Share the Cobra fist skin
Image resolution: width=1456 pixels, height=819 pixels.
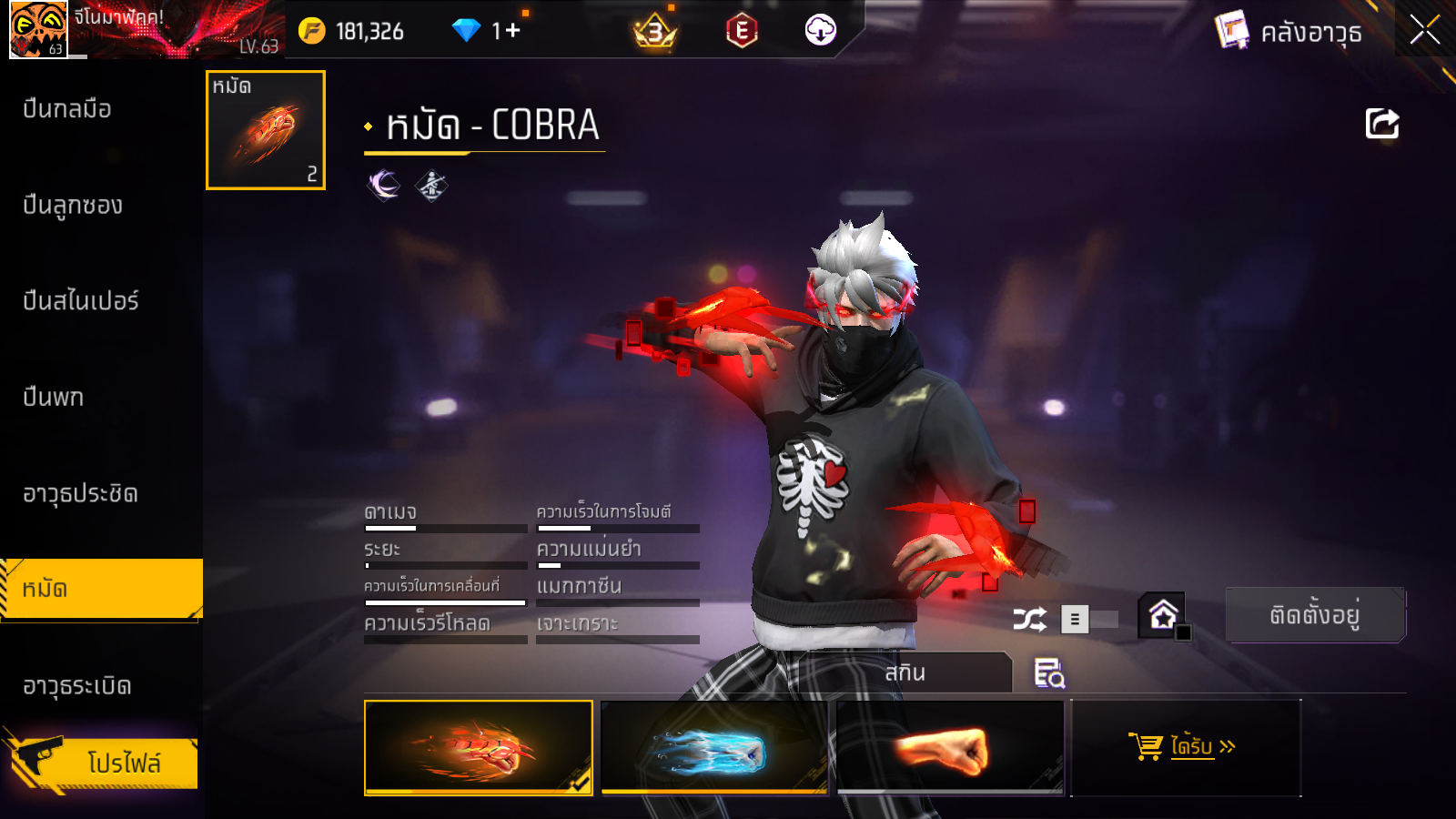1381,124
